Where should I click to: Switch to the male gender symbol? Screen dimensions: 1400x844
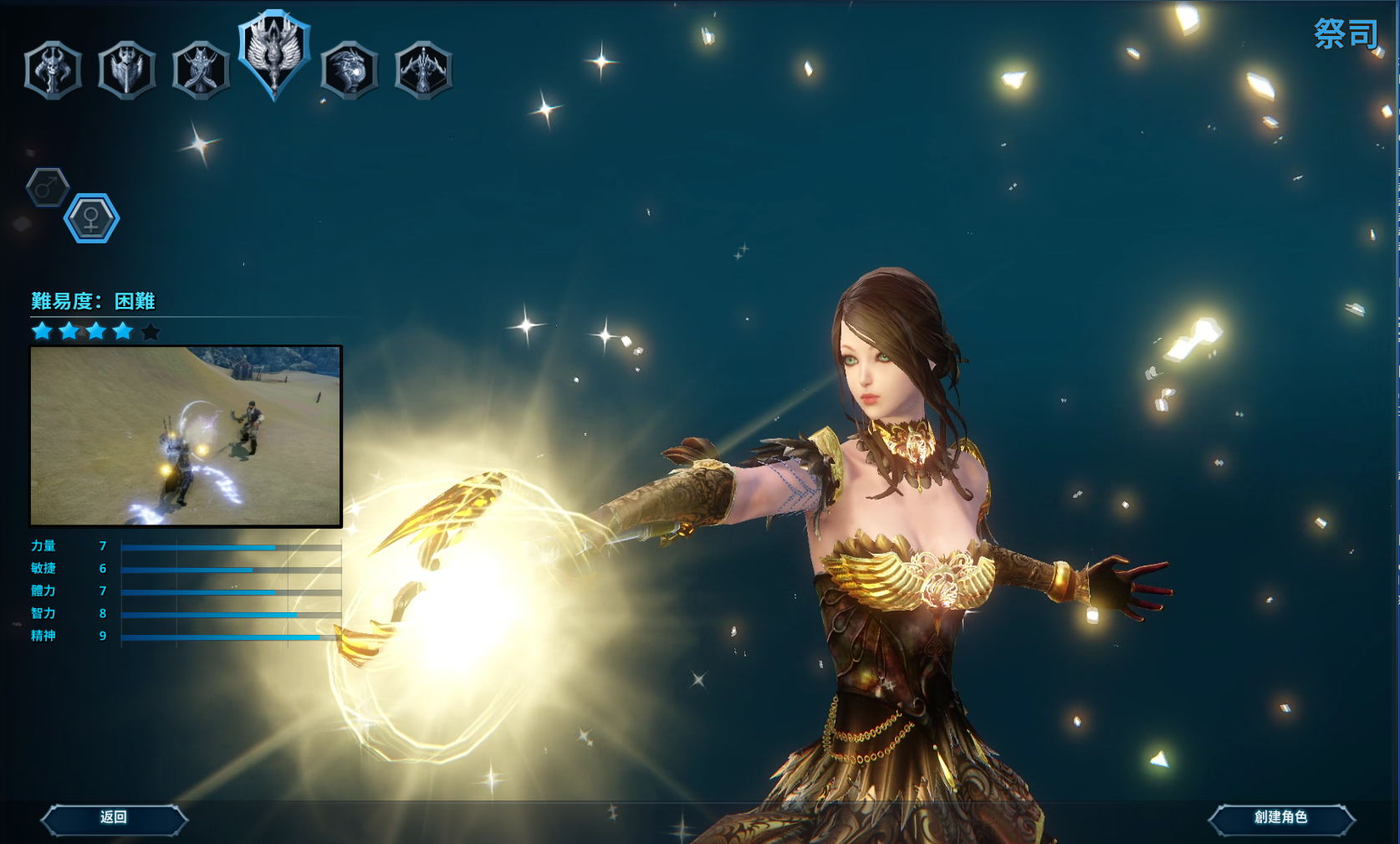(48, 187)
